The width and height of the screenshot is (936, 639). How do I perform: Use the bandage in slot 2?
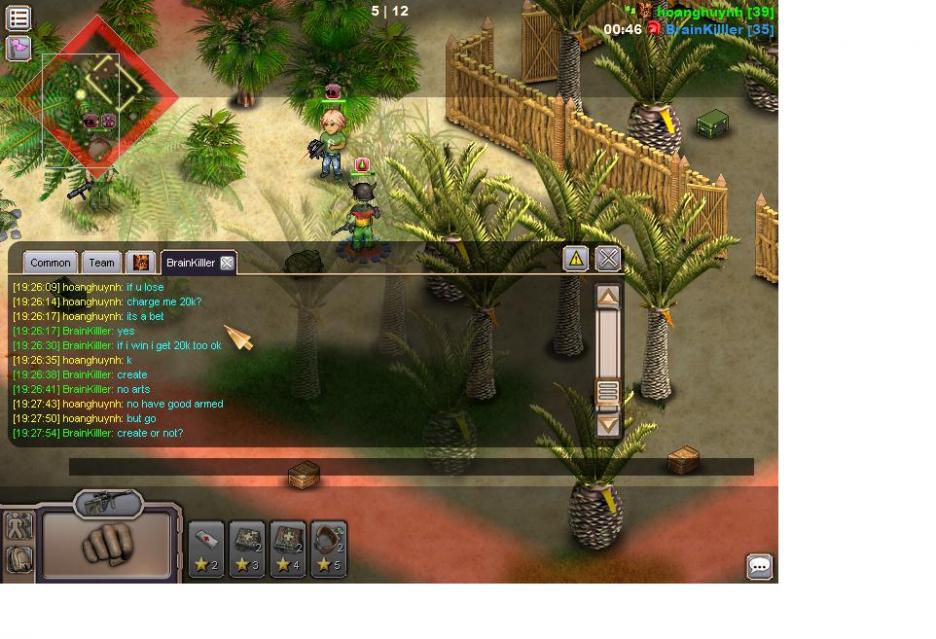coord(206,549)
